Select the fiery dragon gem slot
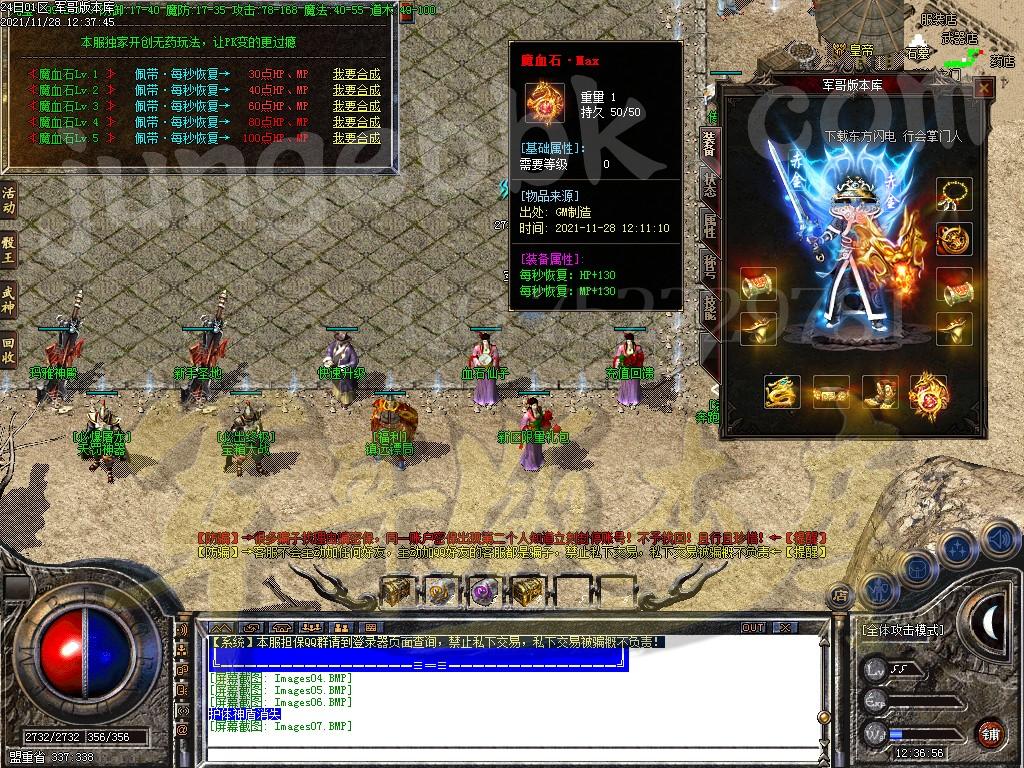 pos(928,393)
